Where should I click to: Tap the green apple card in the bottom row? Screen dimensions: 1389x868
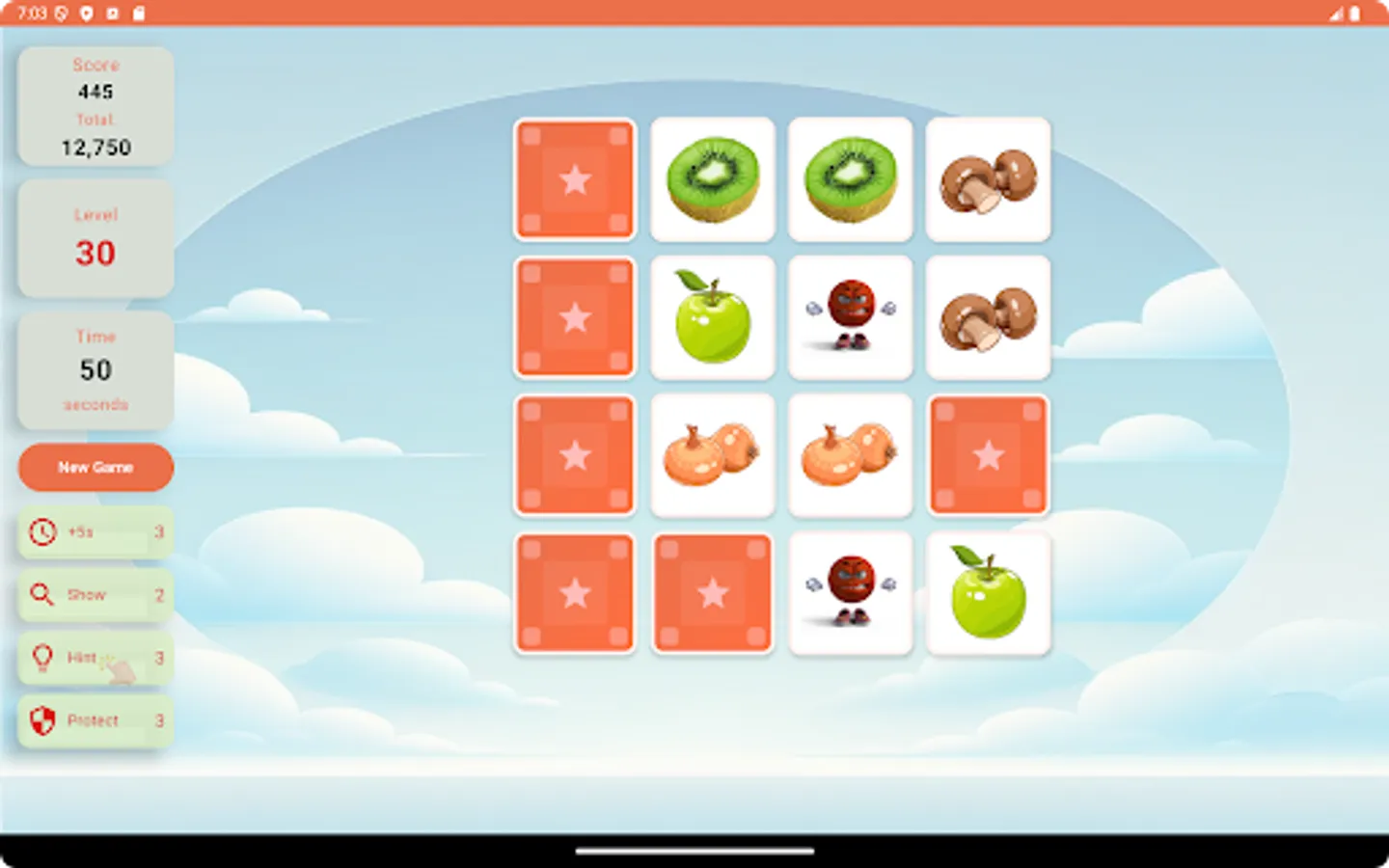987,593
